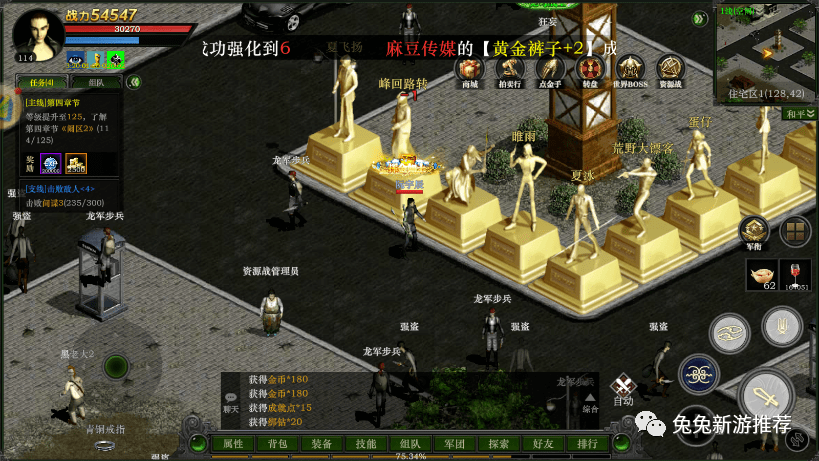The width and height of the screenshot is (819, 461).
Task: Open the 转盘 lucky wheel
Action: click(x=590, y=69)
